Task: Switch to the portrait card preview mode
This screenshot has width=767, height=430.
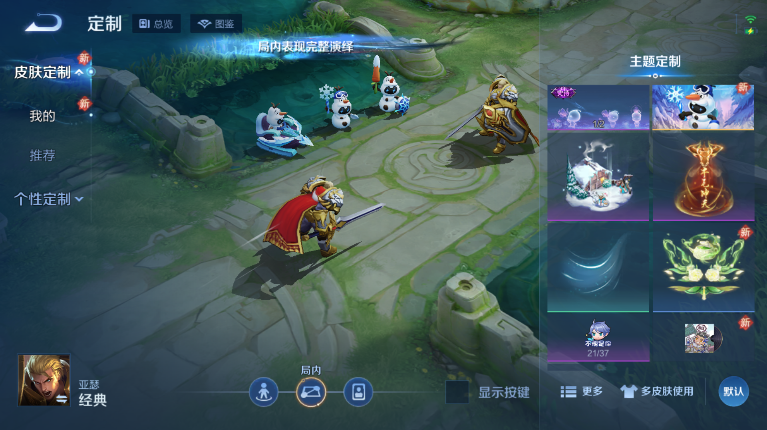Action: [358, 392]
